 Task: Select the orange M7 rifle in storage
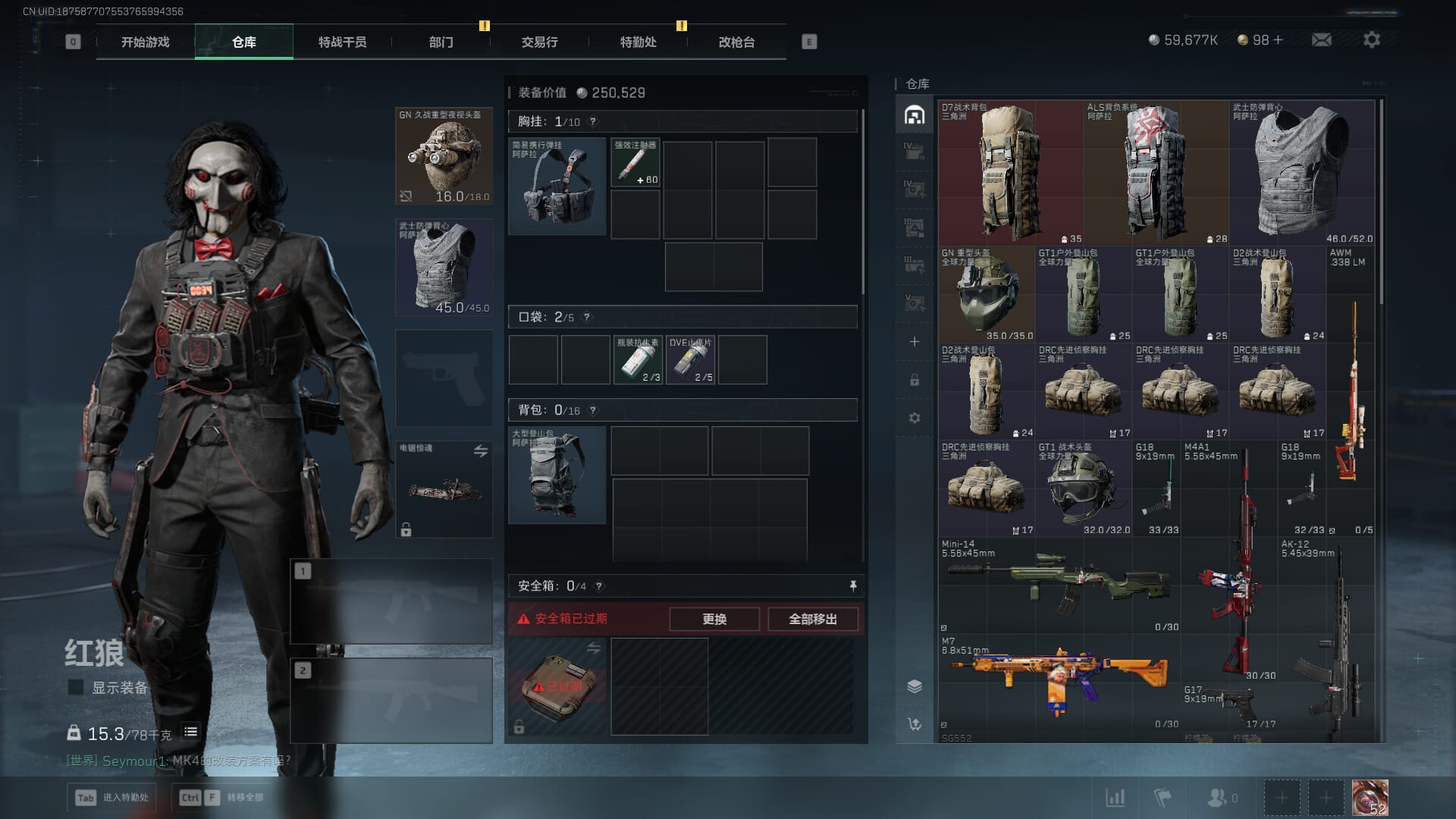click(1058, 681)
